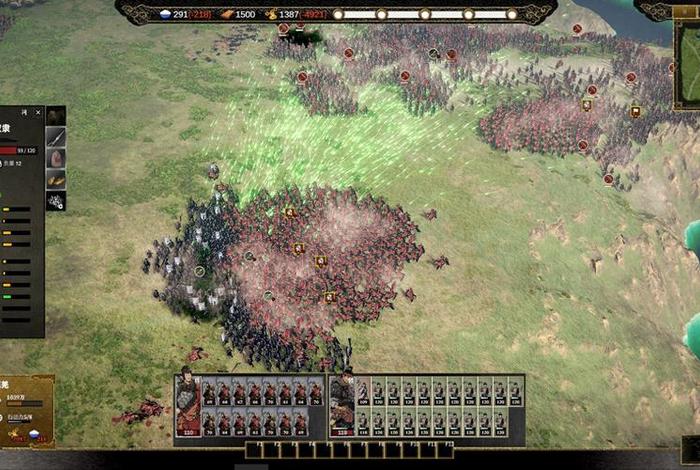
Task: Click the wood resource icon
Action: (227, 14)
